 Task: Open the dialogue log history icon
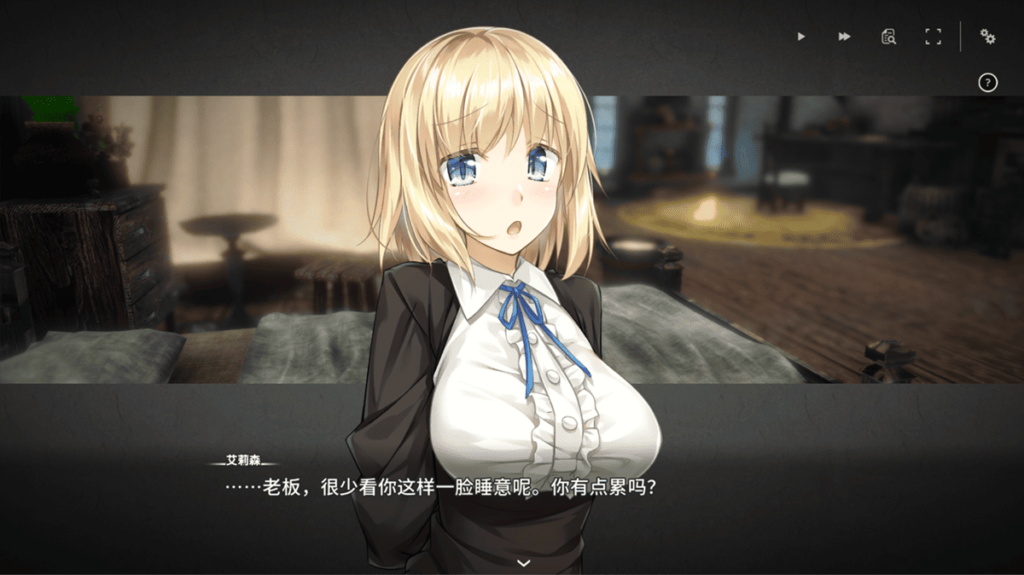(888, 37)
